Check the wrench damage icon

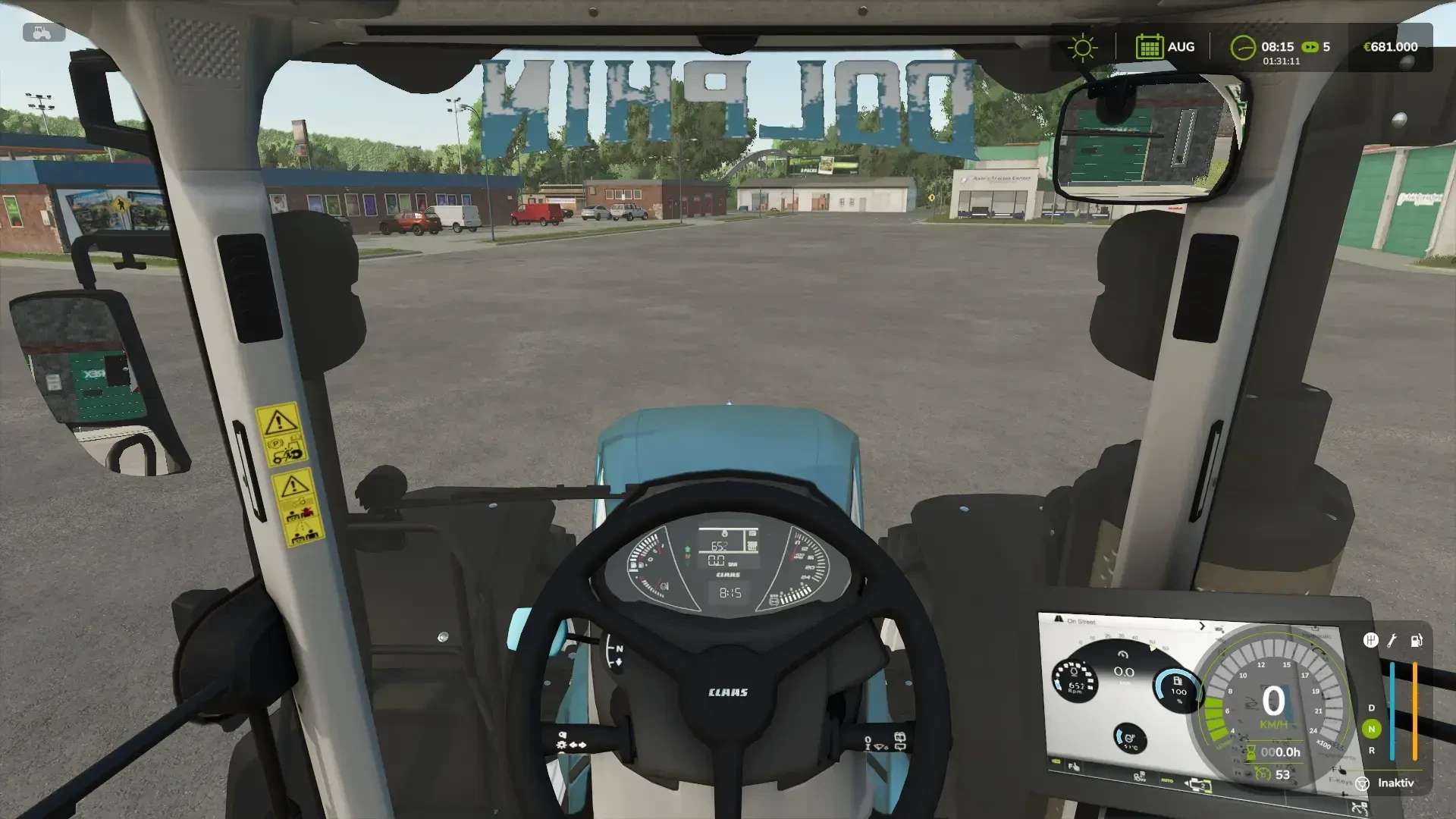coord(1392,641)
